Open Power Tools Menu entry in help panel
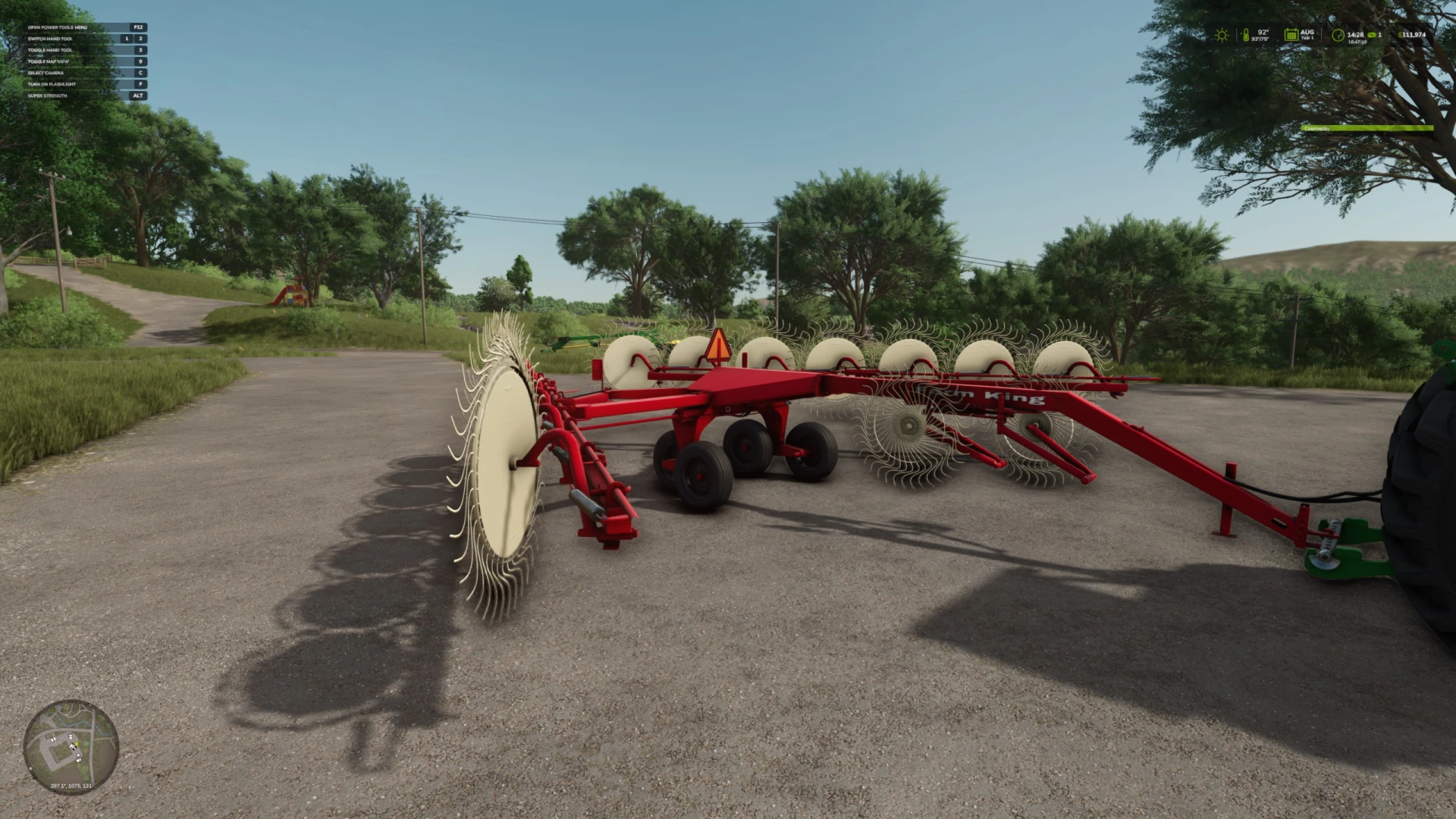 coord(57,27)
